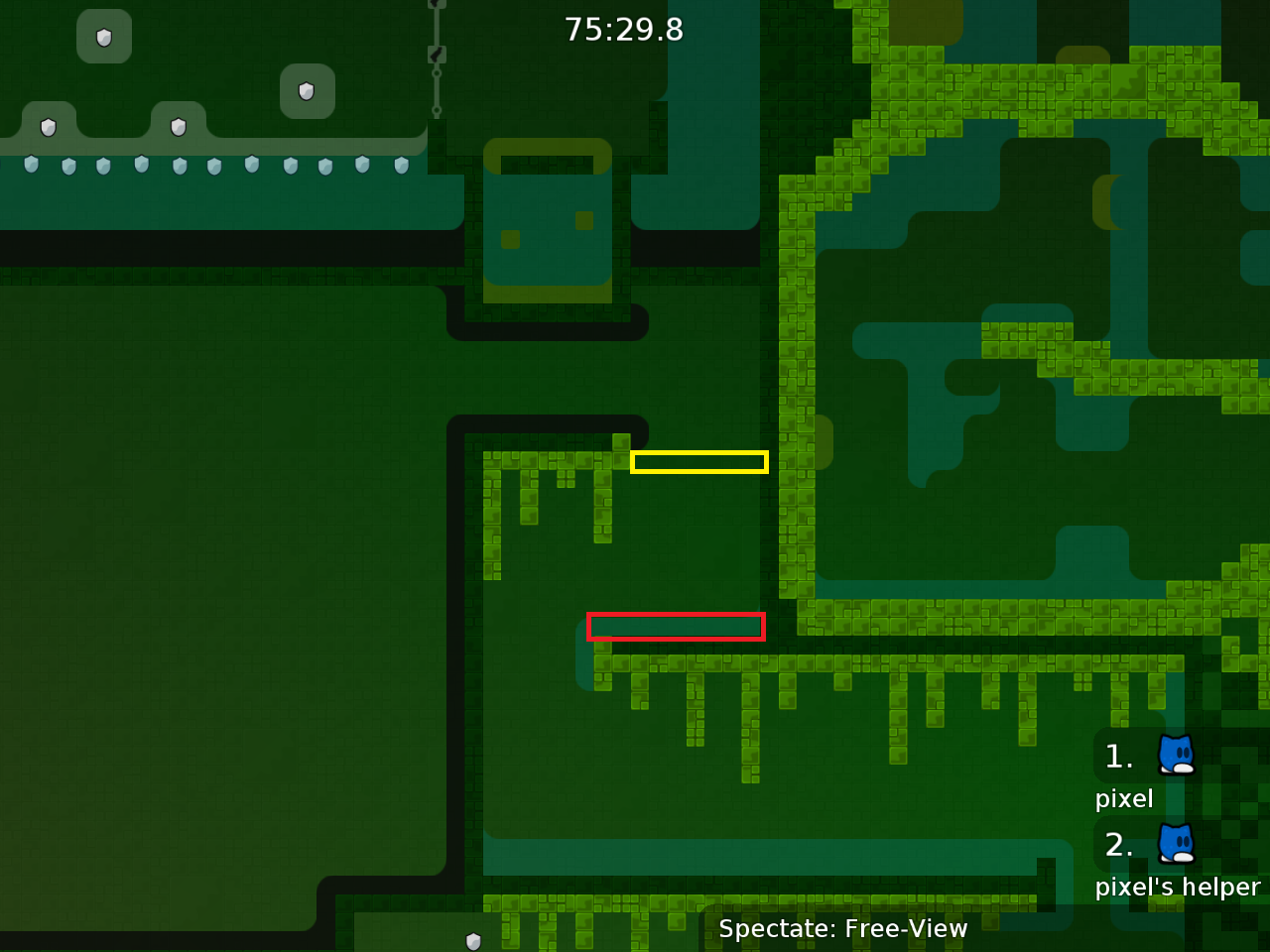Click the rank number 1 in the scoreboard

(x=1117, y=756)
